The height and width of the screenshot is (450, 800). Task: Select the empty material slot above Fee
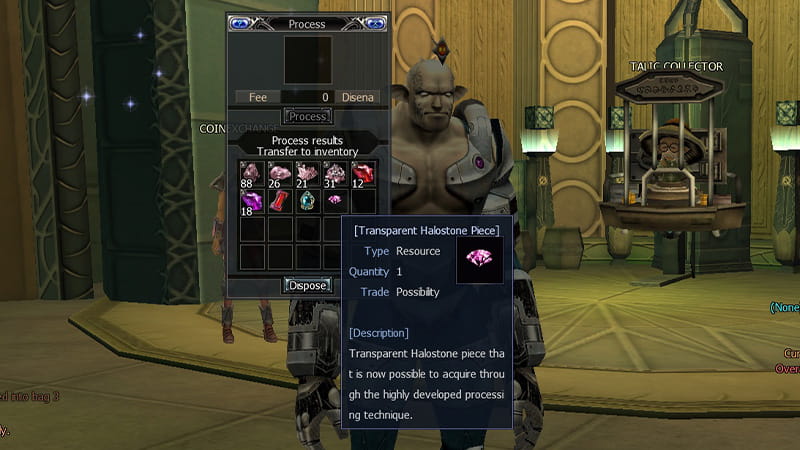(x=307, y=60)
